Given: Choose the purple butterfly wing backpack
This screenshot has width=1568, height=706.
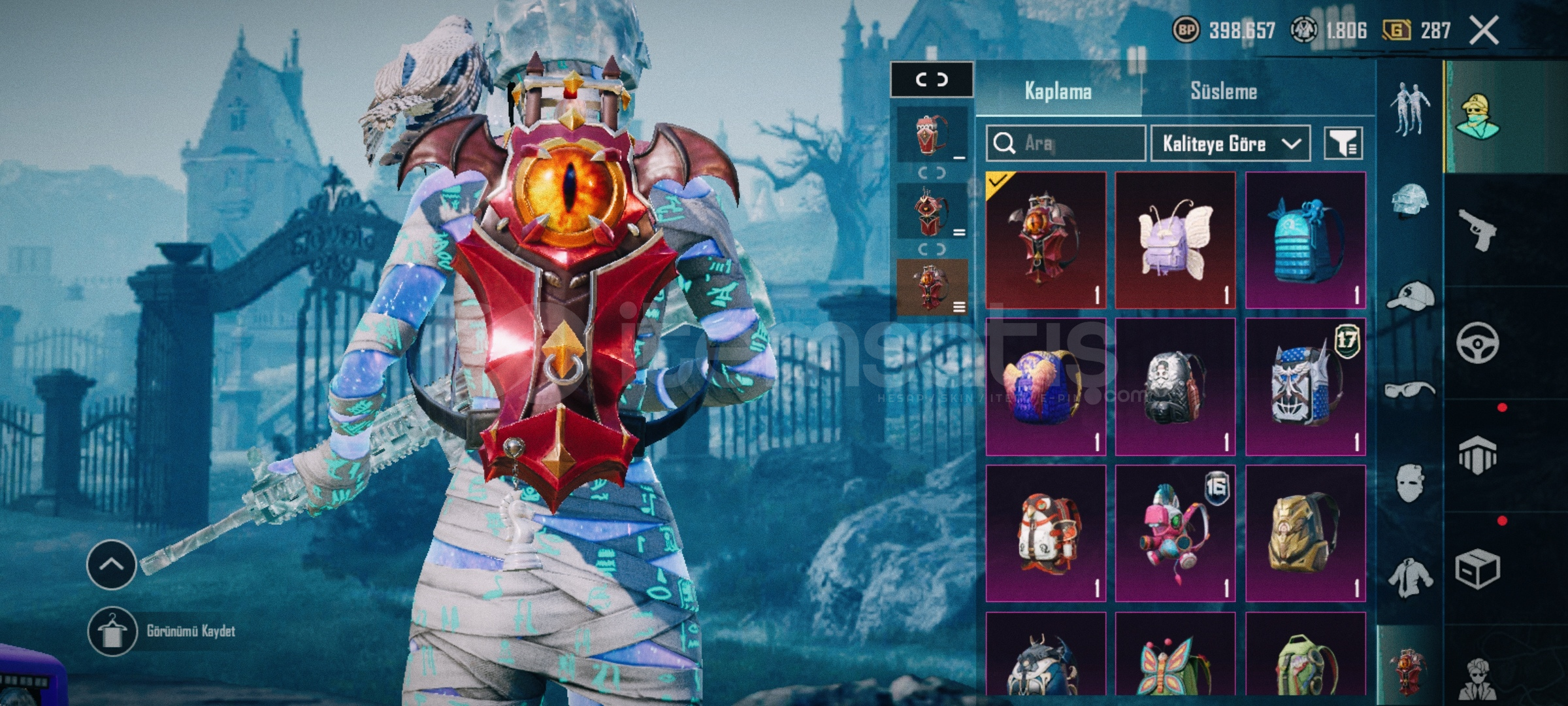Looking at the screenshot, I should pyautogui.click(x=1175, y=240).
